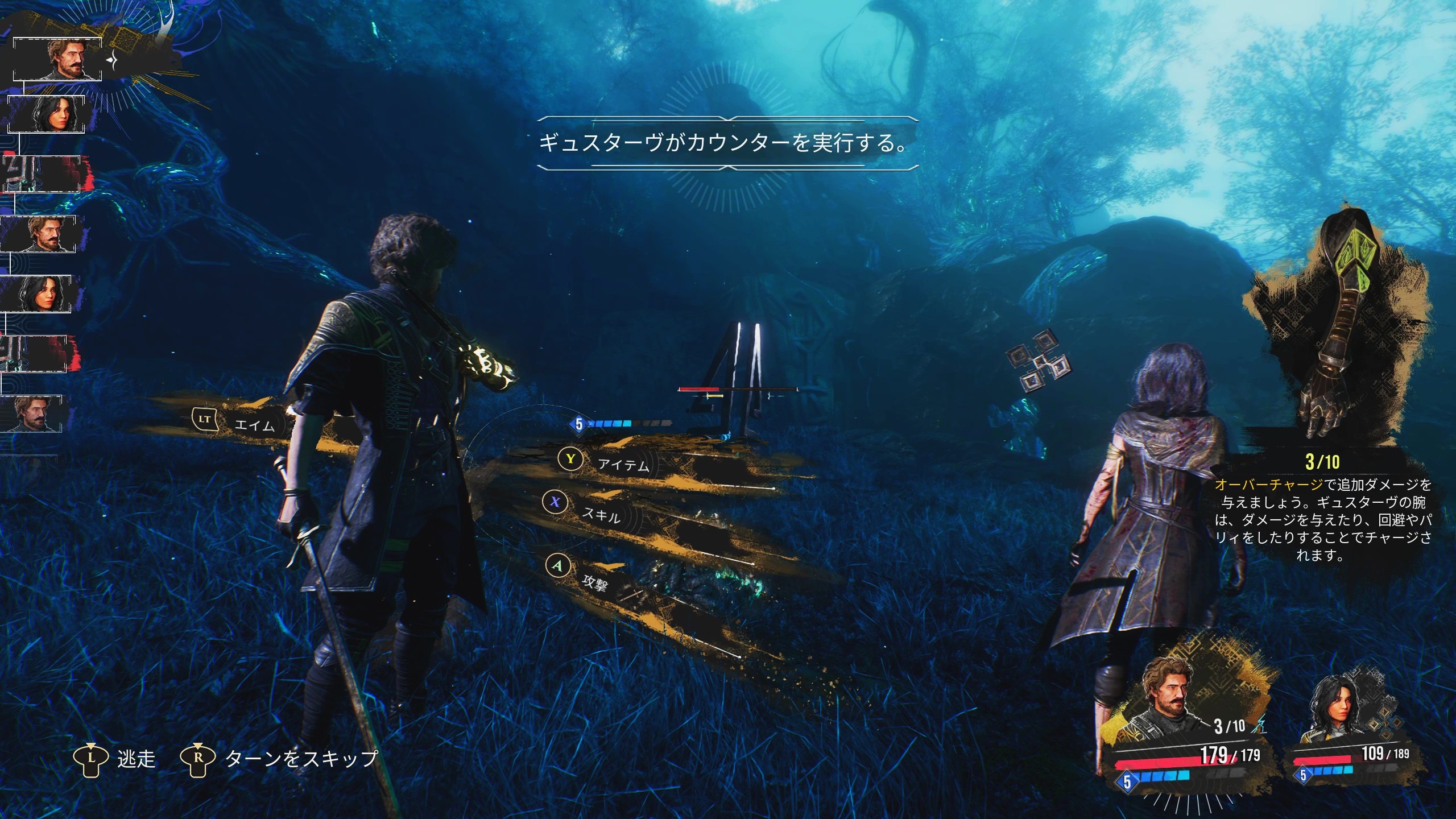Image resolution: width=1456 pixels, height=819 pixels.
Task: Choose ターンをスキップ to skip the turn
Action: [x=301, y=759]
